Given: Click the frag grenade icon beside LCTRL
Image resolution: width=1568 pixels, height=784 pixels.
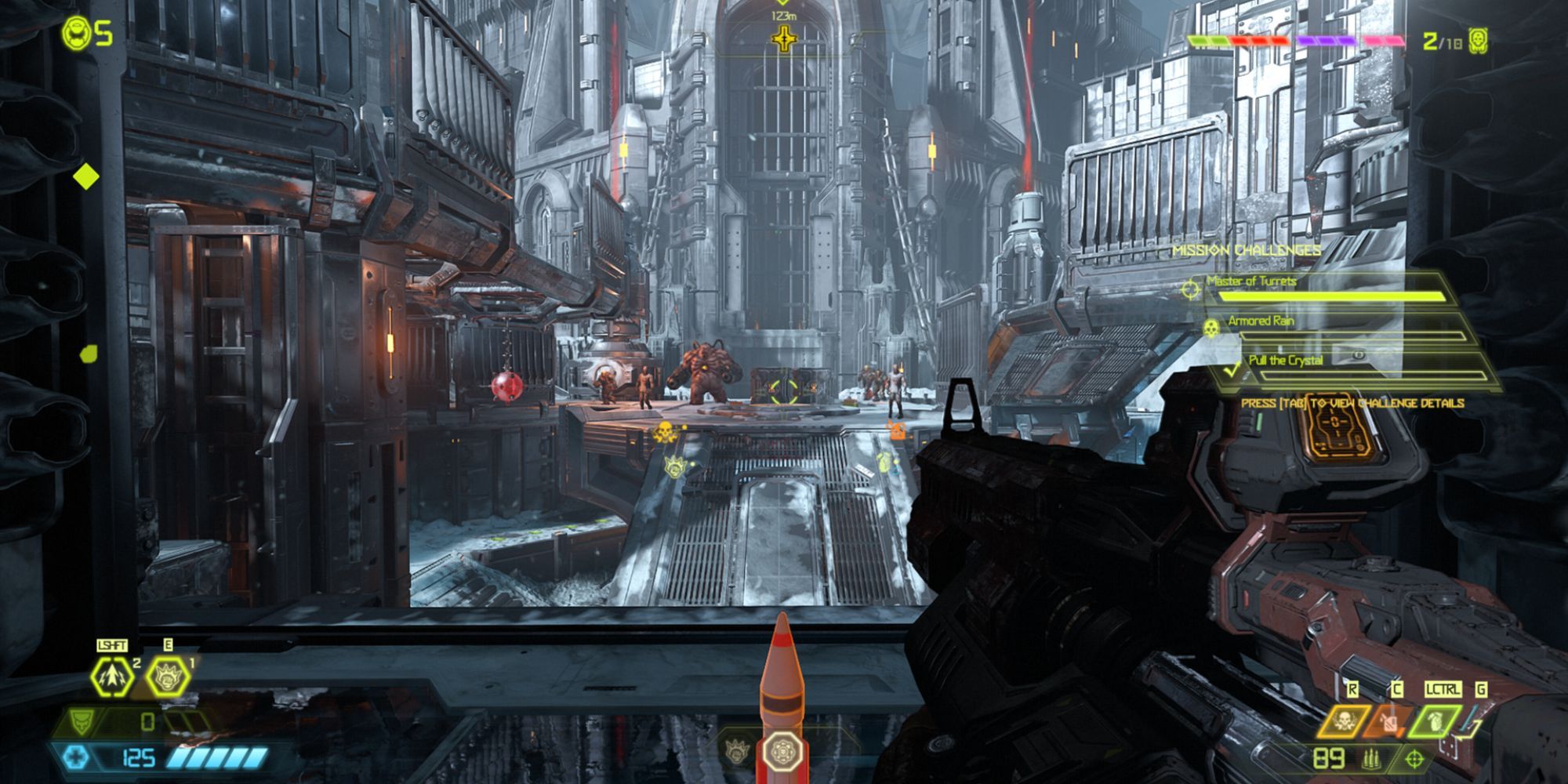Looking at the screenshot, I should (x=1434, y=720).
